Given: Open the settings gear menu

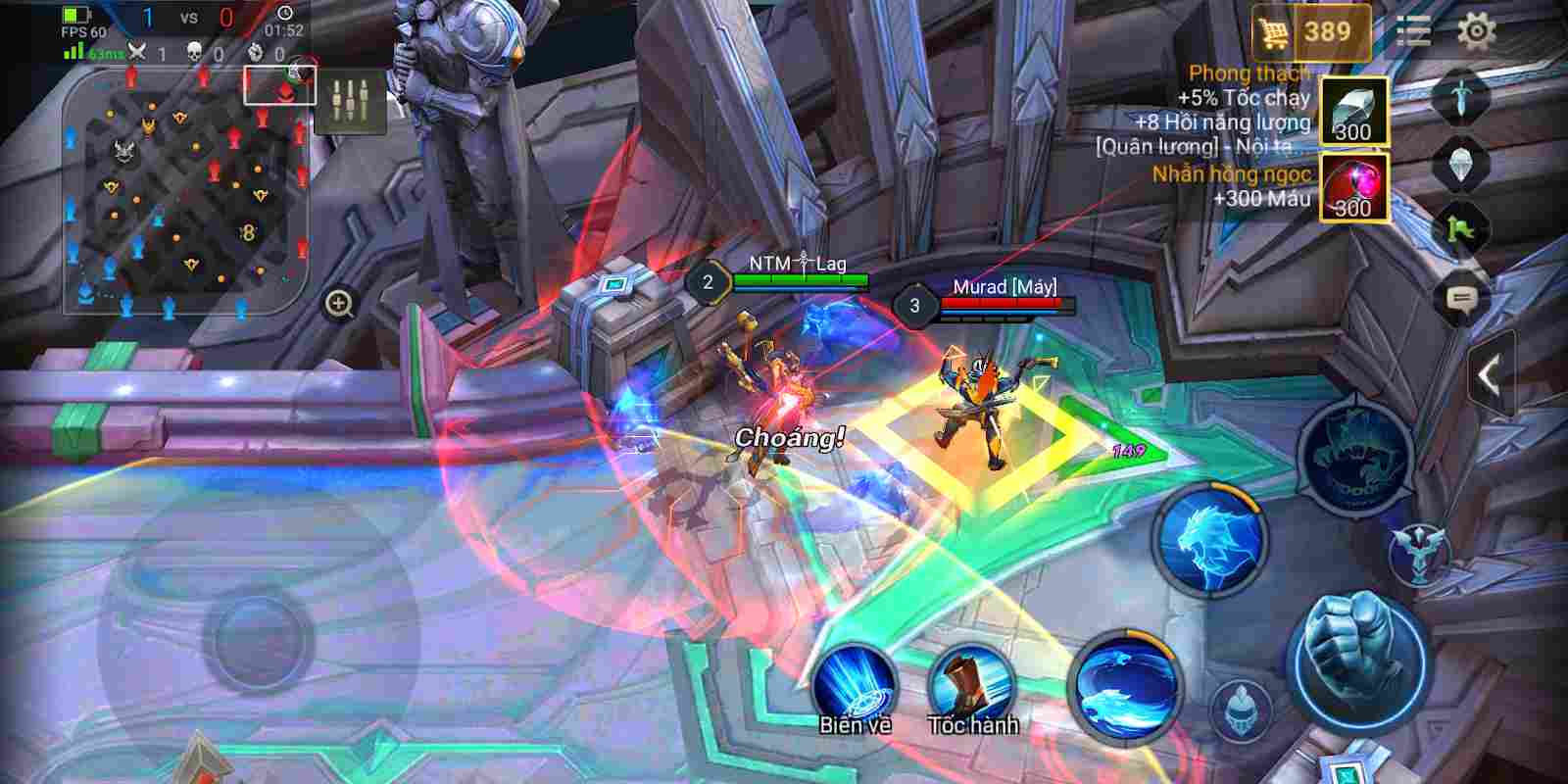Looking at the screenshot, I should [1476, 31].
